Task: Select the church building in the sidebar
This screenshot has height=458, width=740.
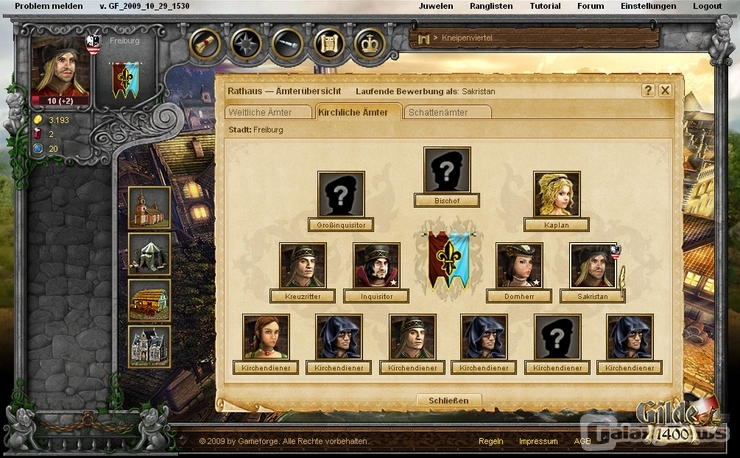Action: coord(150,207)
